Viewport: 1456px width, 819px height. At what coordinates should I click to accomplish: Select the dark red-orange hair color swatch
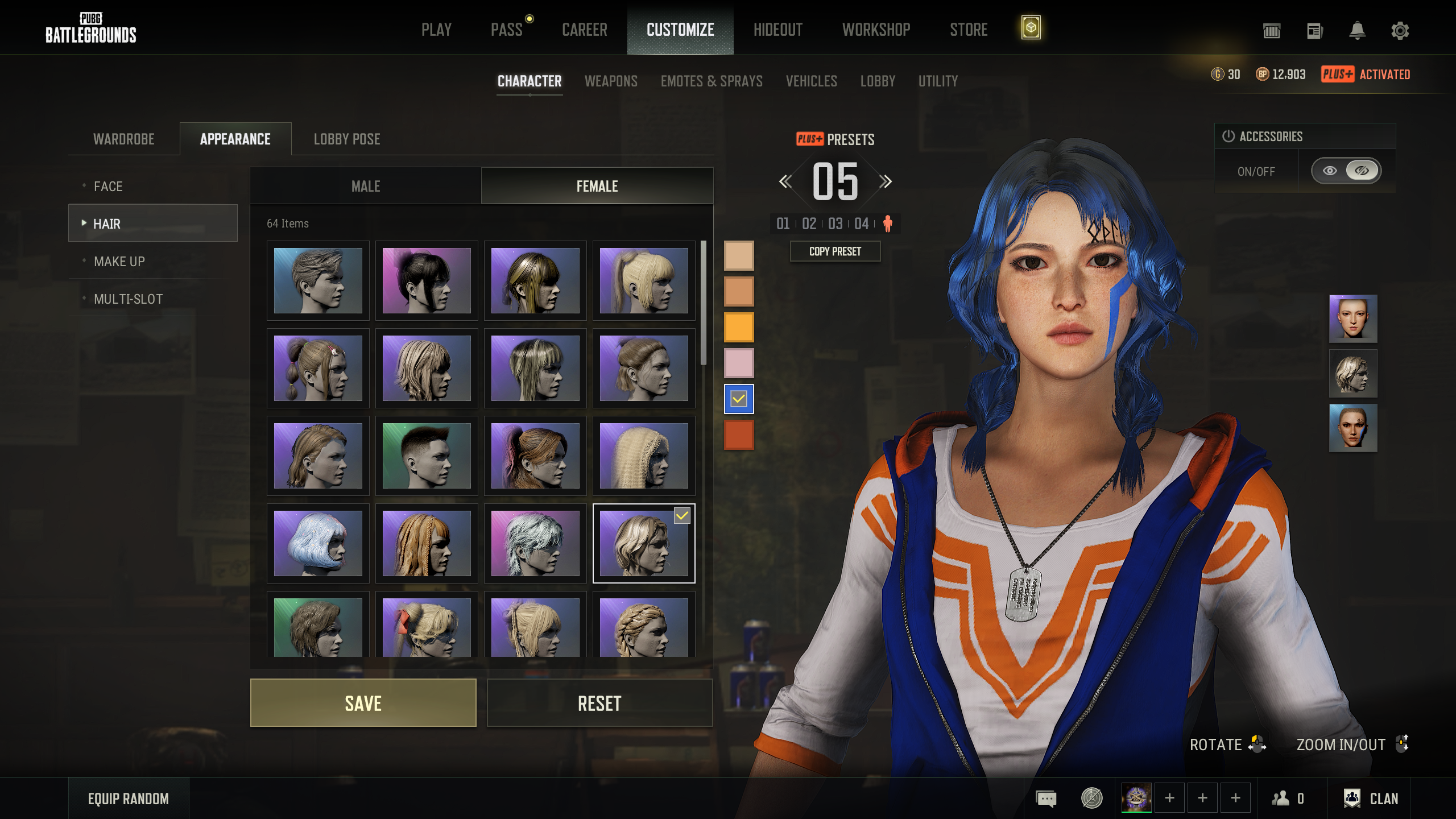click(738, 435)
